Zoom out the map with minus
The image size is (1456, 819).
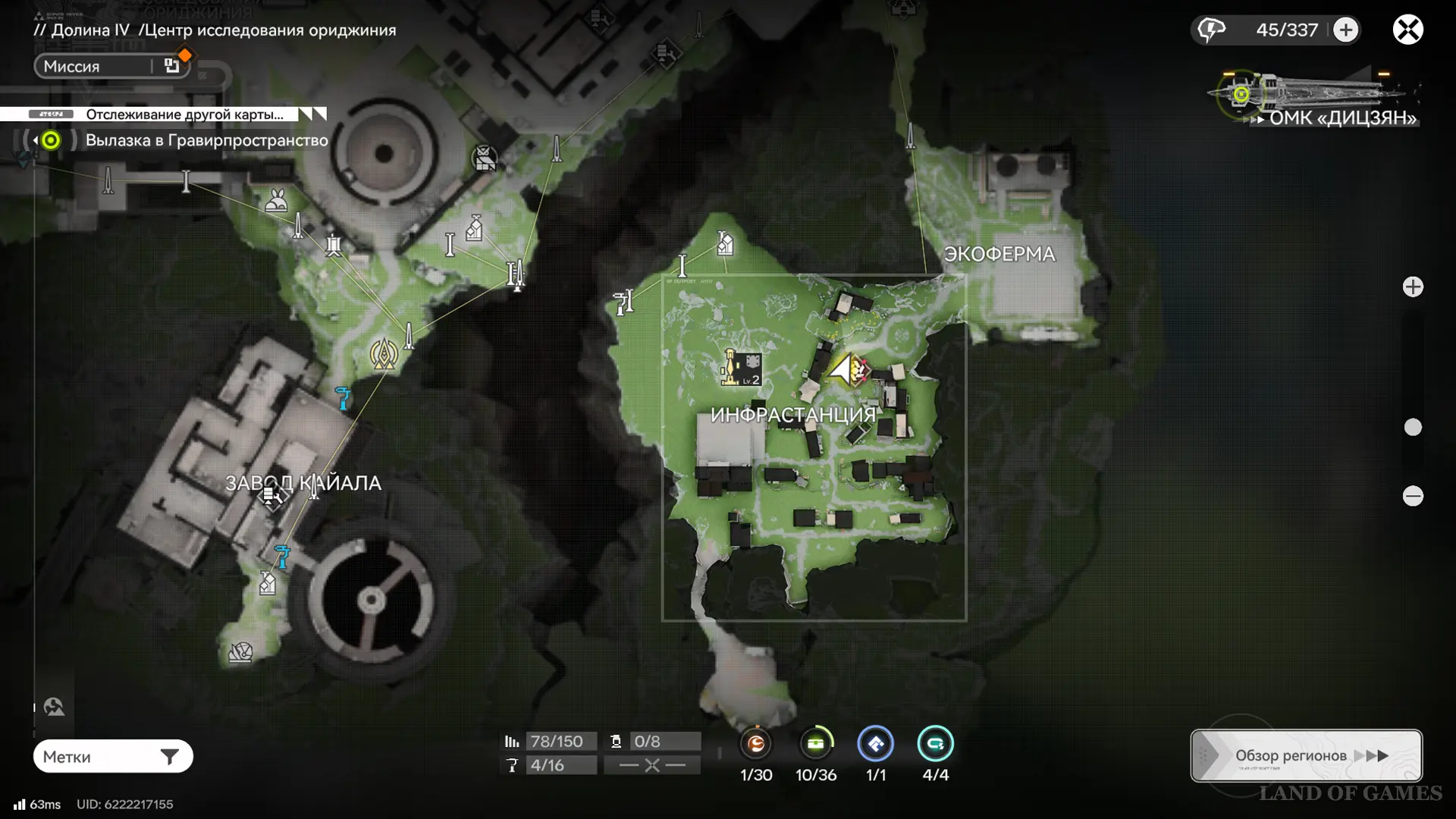tap(1413, 496)
